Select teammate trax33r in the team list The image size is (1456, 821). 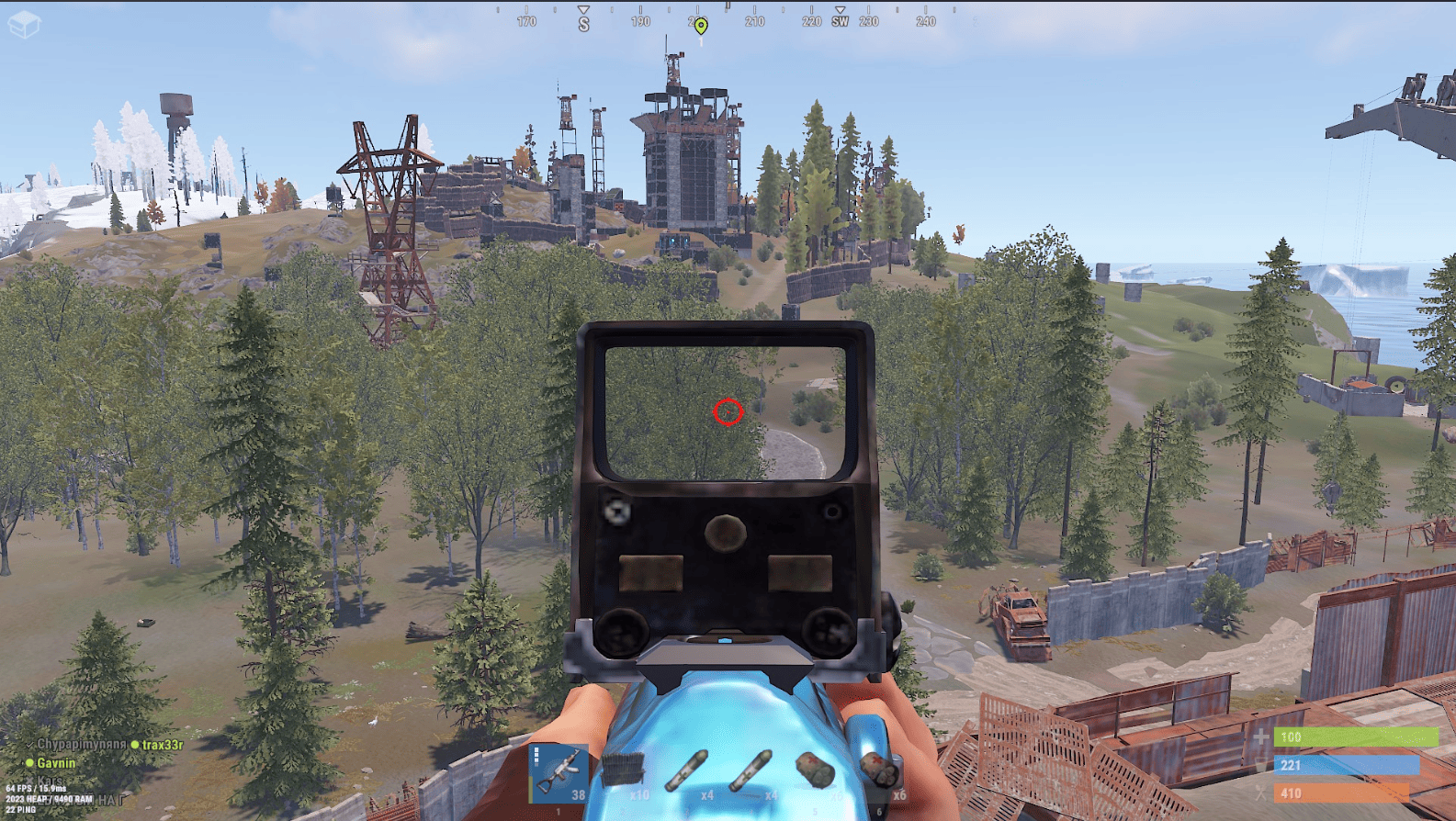[162, 745]
